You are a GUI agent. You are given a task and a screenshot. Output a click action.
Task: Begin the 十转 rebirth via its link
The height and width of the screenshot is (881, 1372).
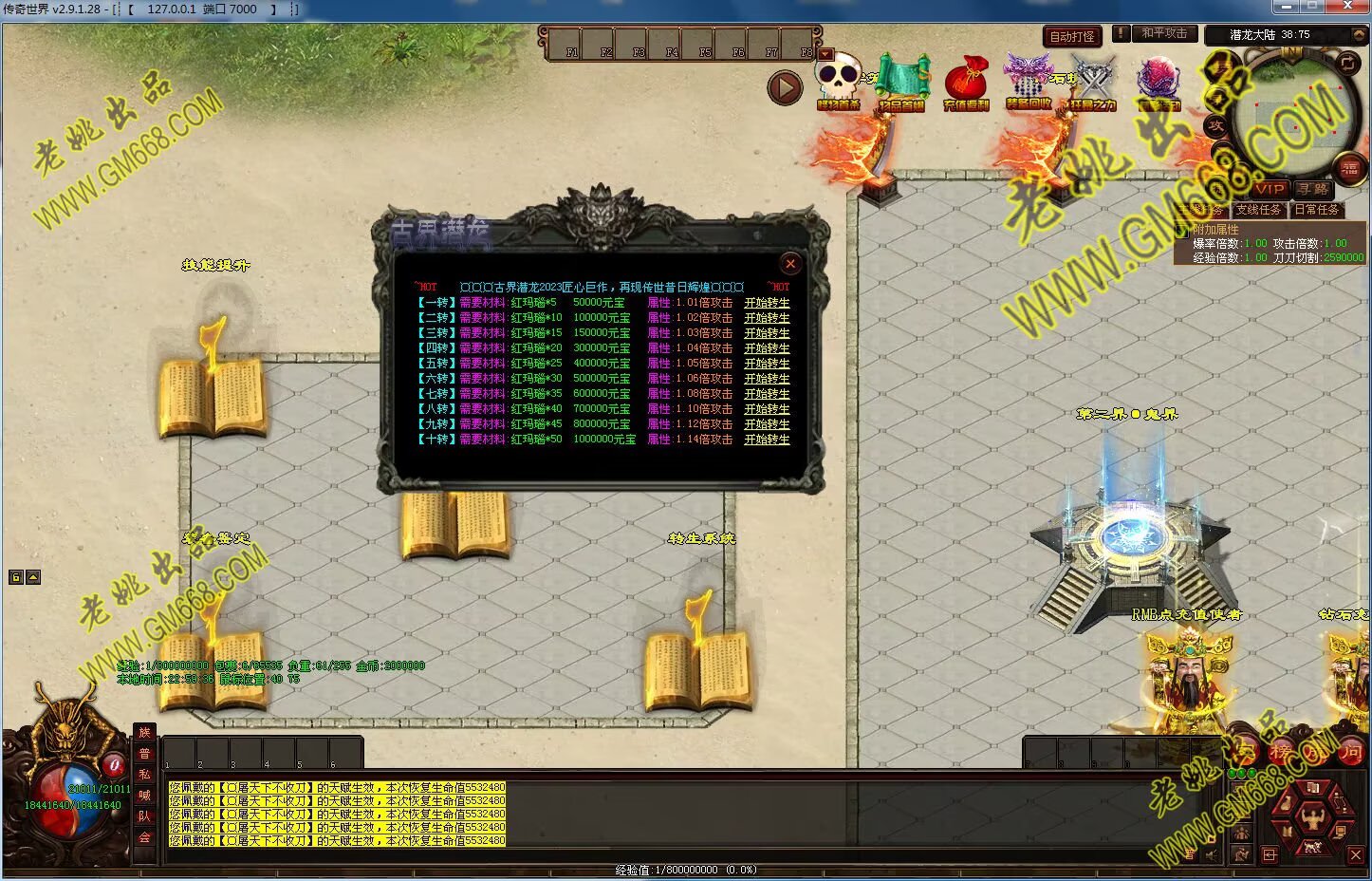767,440
